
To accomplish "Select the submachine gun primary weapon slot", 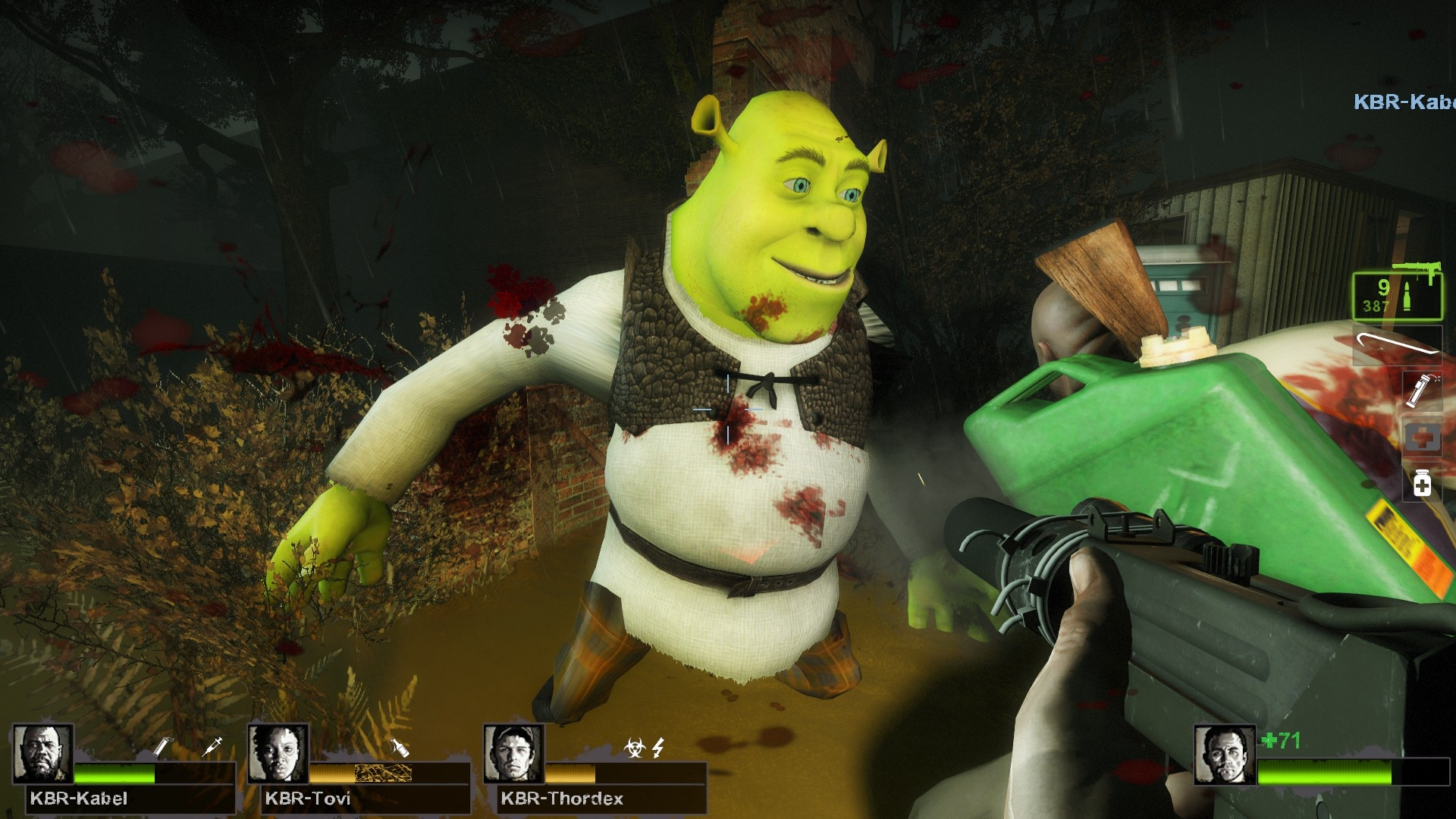I will click(1397, 295).
